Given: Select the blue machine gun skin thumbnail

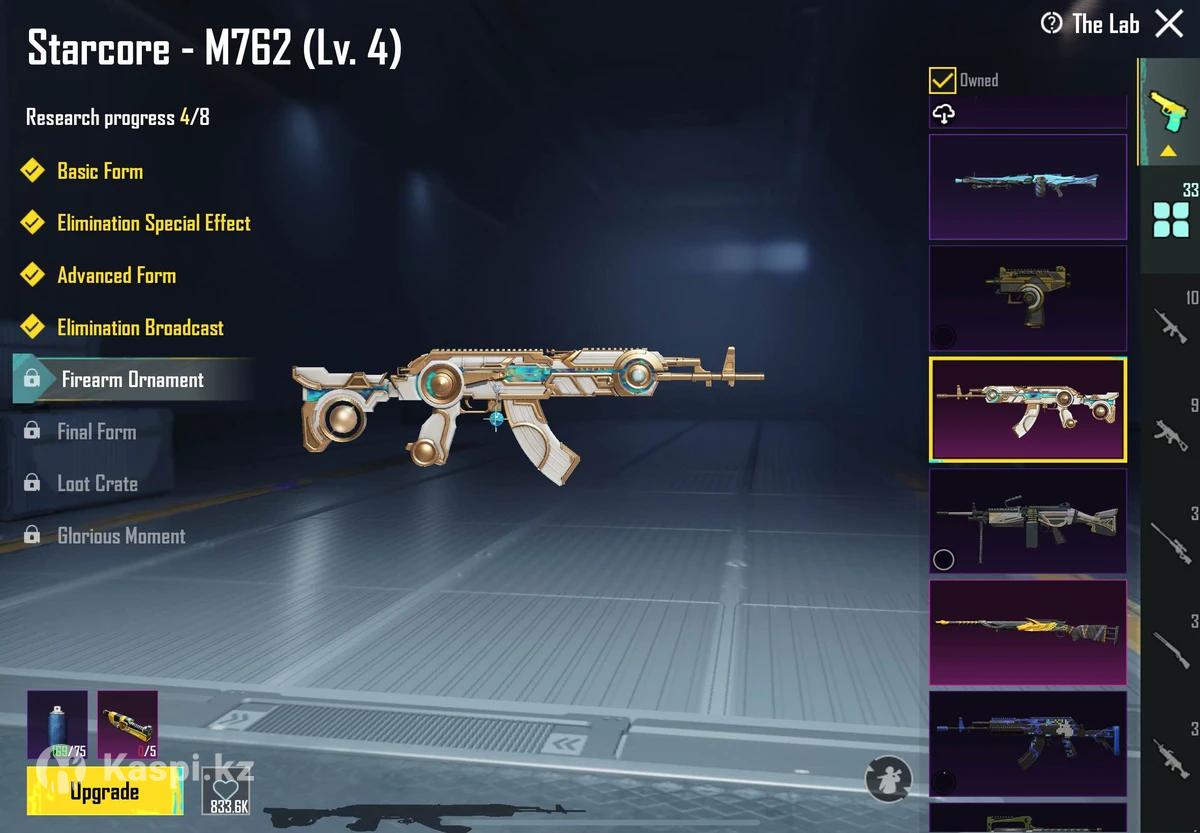Looking at the screenshot, I should click(x=1028, y=187).
